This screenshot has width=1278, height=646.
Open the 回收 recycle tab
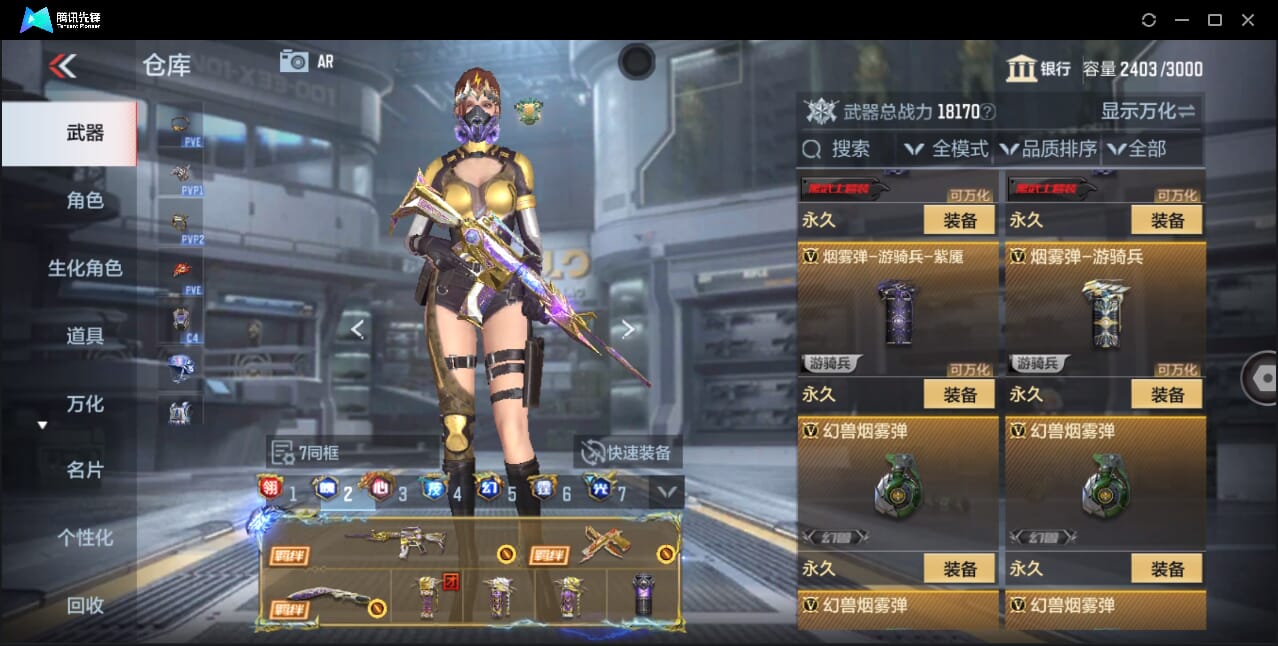[85, 605]
